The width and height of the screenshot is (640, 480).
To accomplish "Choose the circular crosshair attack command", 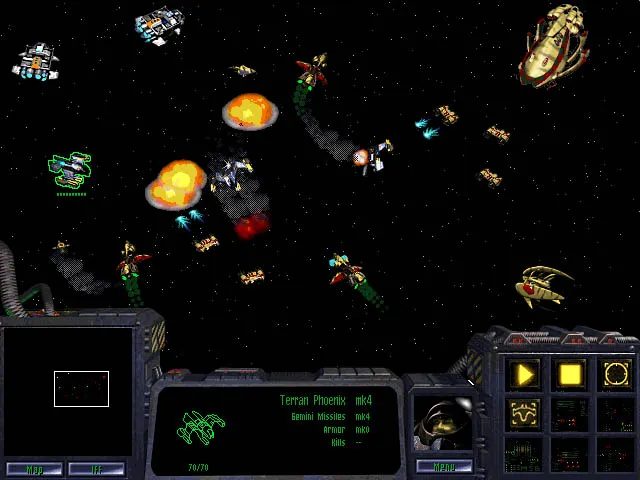I will tap(615, 375).
